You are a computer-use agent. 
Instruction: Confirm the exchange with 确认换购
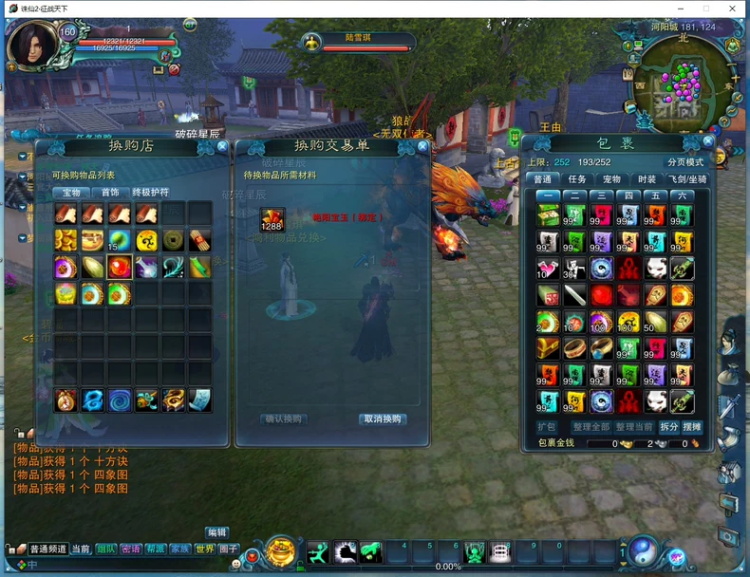tap(282, 419)
